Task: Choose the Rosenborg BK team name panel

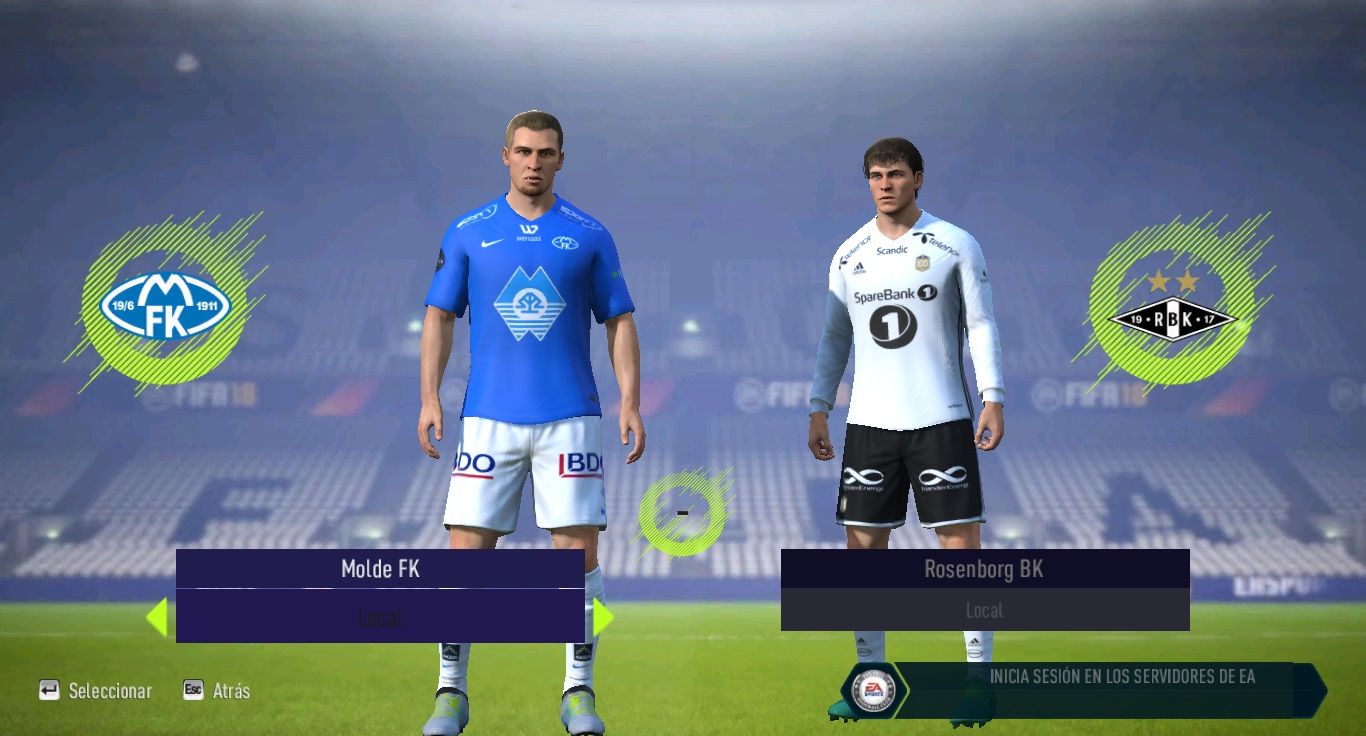Action: 984,569
